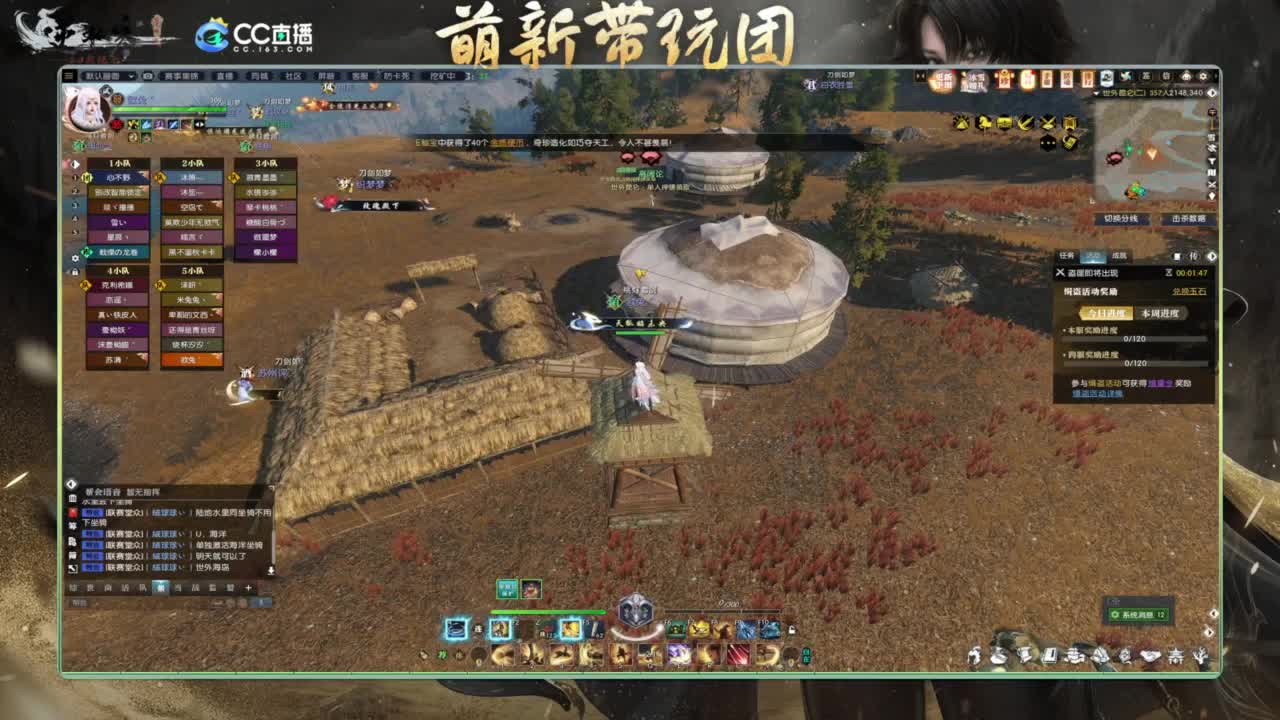Image resolution: width=1280 pixels, height=720 pixels.
Task: Click the 本周进度 progress tab
Action: [x=1160, y=313]
